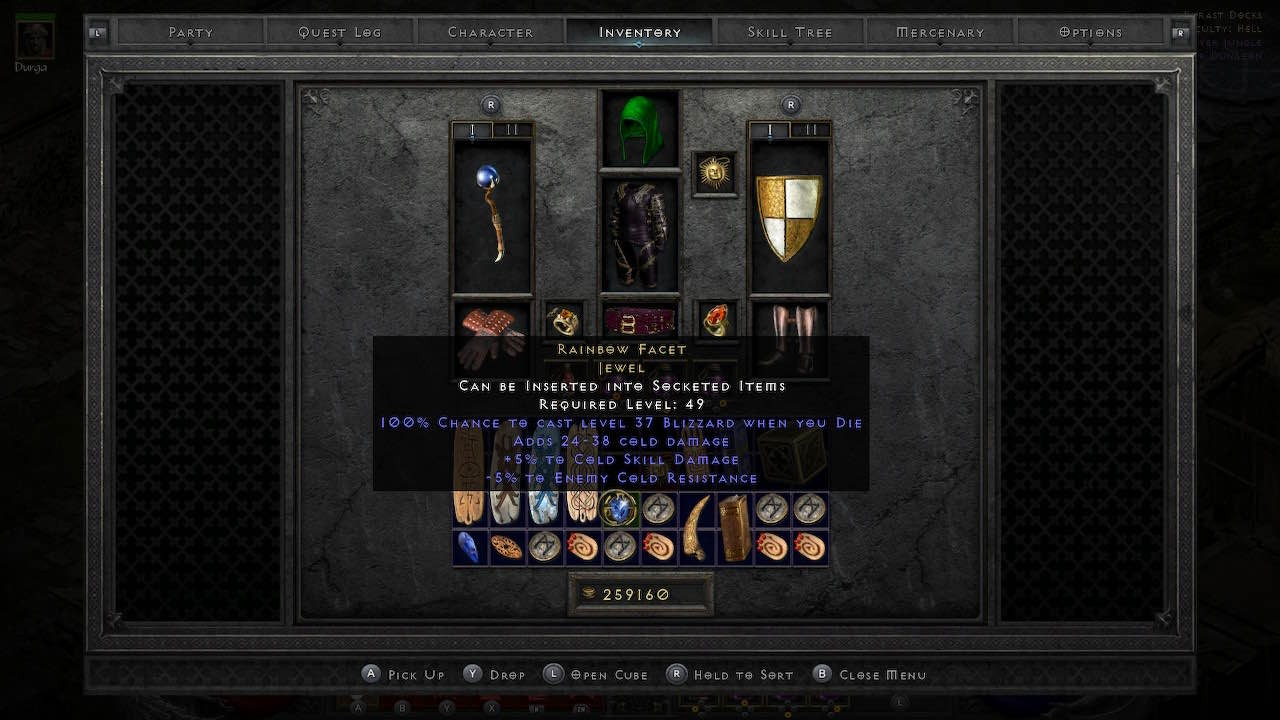Select Weapon Set I above the staff
This screenshot has width=1280, height=720.
470,129
